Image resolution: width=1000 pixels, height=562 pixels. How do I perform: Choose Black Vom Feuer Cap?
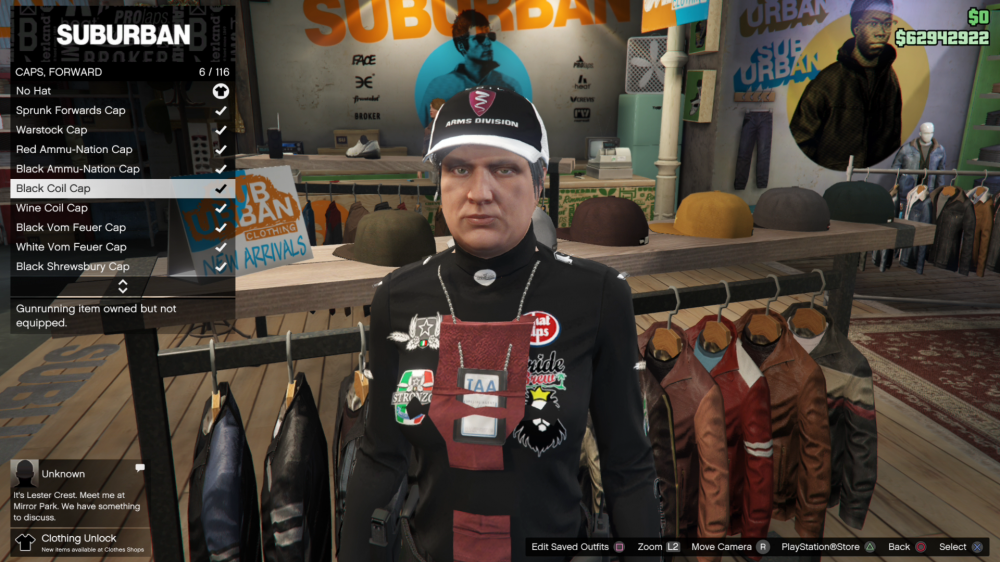122,227
